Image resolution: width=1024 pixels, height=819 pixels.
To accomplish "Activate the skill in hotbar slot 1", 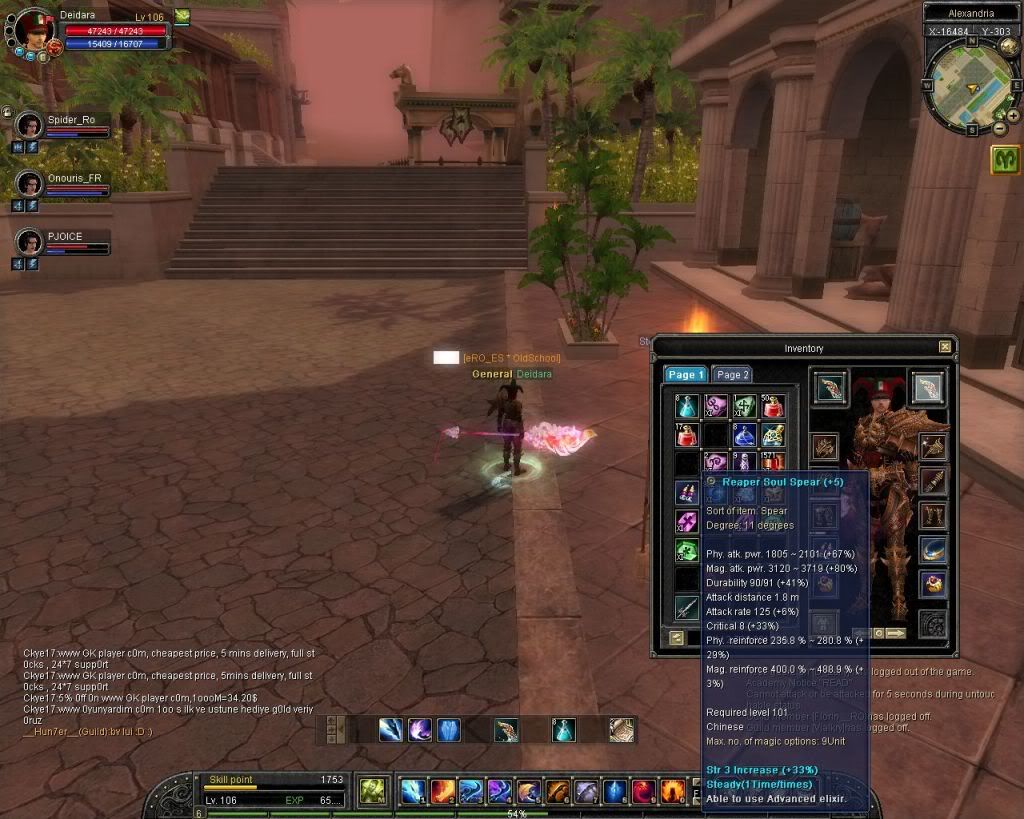I will pyautogui.click(x=413, y=792).
